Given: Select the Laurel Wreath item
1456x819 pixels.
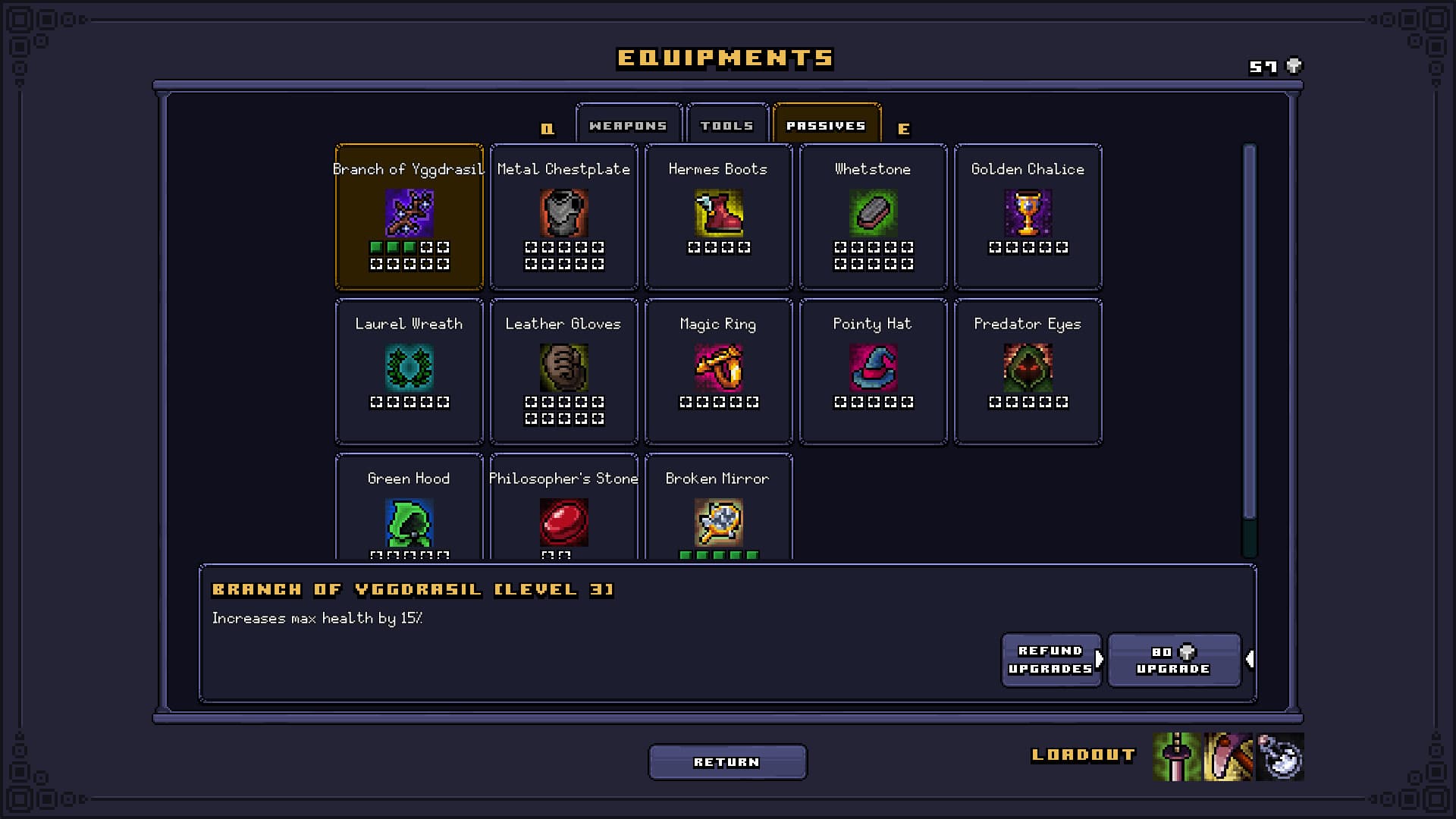Looking at the screenshot, I should 409,371.
